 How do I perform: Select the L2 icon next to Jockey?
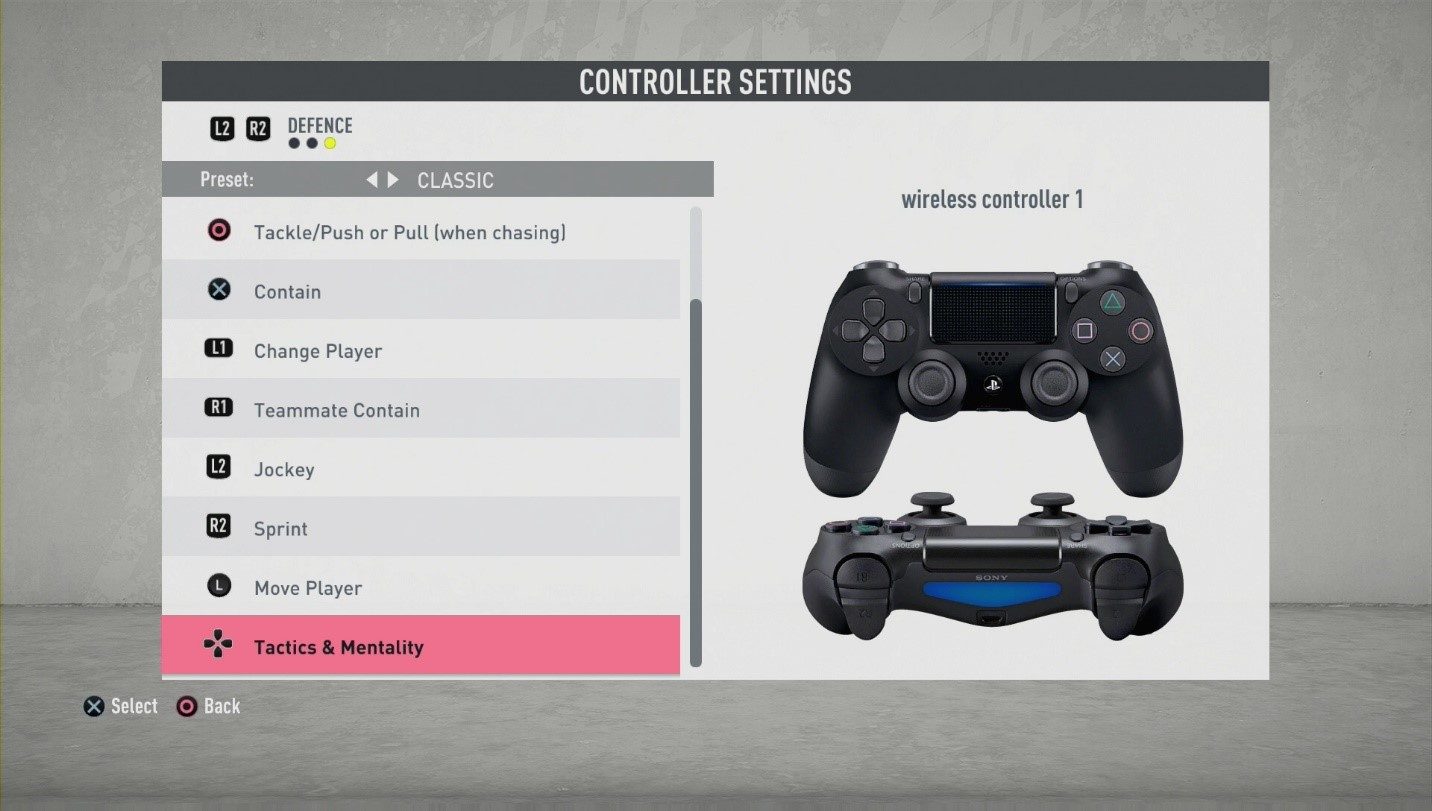click(x=218, y=467)
